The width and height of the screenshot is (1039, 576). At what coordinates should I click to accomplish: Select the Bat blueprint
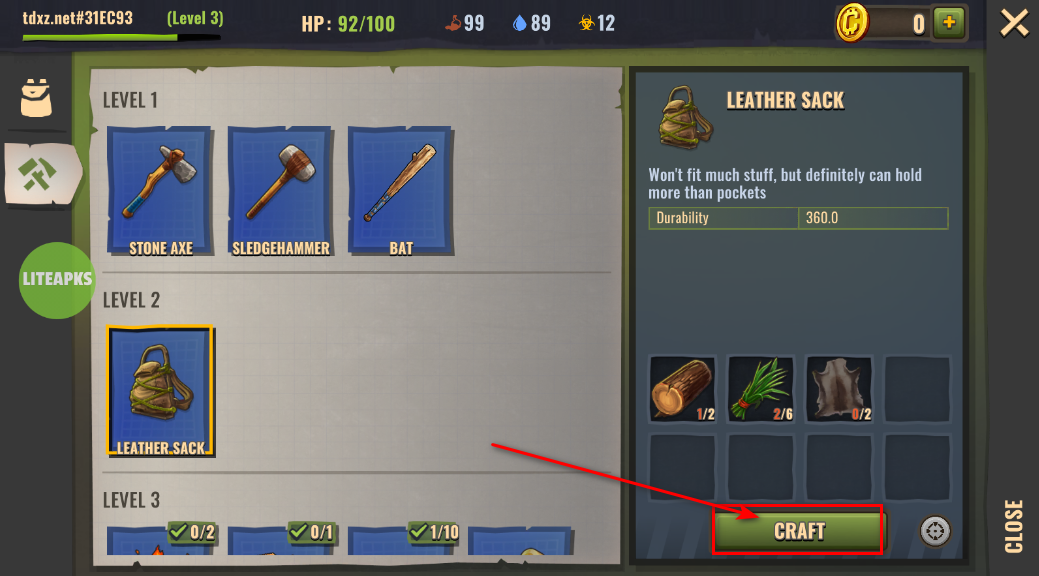(400, 191)
